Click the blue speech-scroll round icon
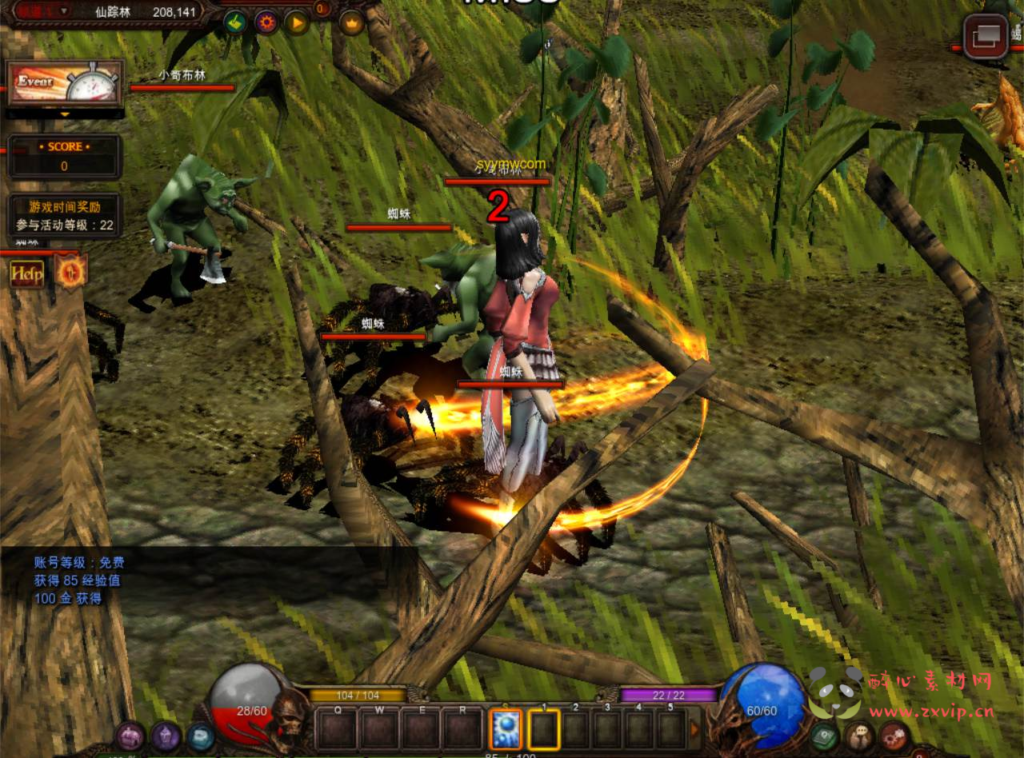 point(200,737)
